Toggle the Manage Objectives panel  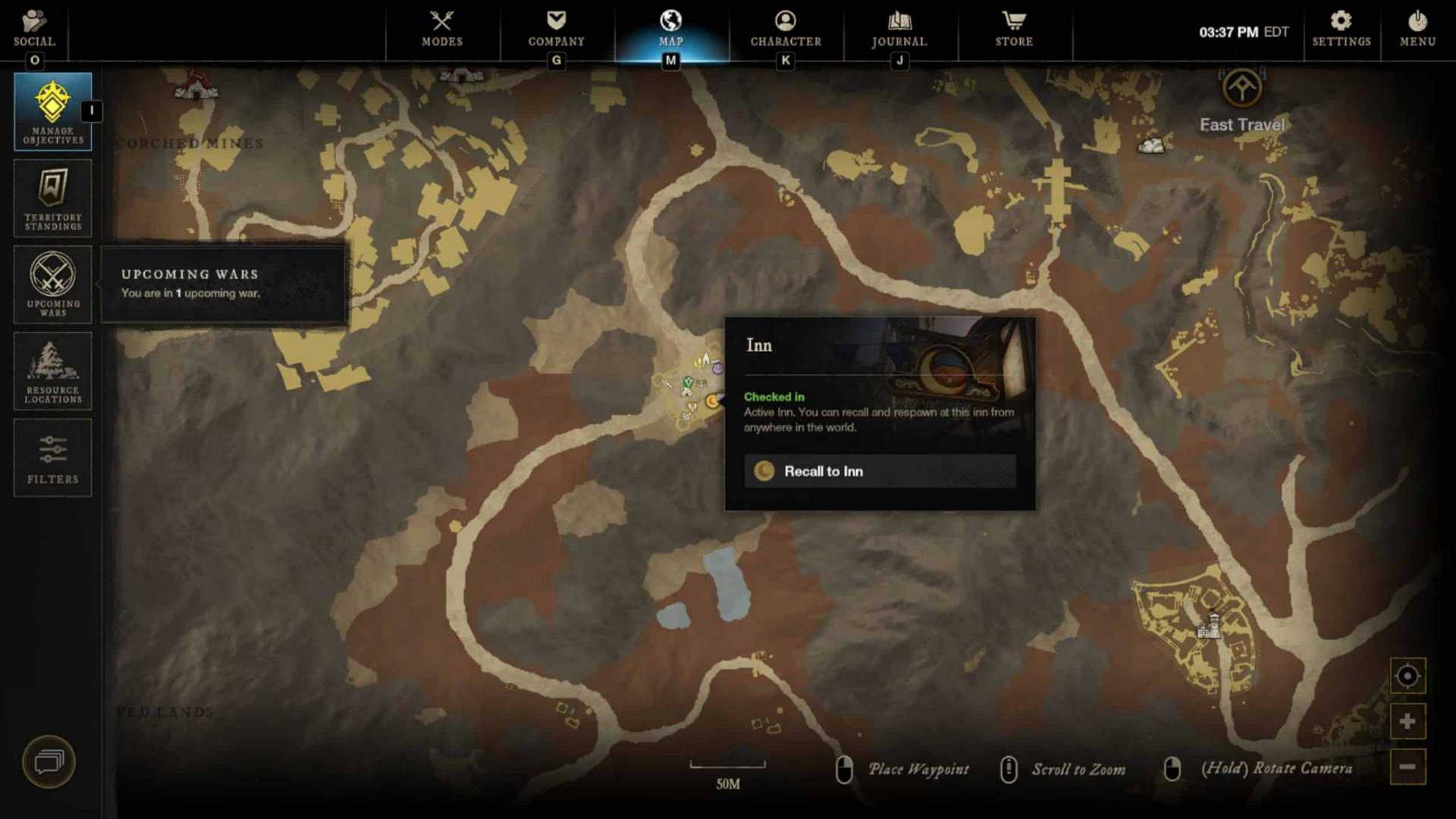pyautogui.click(x=52, y=111)
